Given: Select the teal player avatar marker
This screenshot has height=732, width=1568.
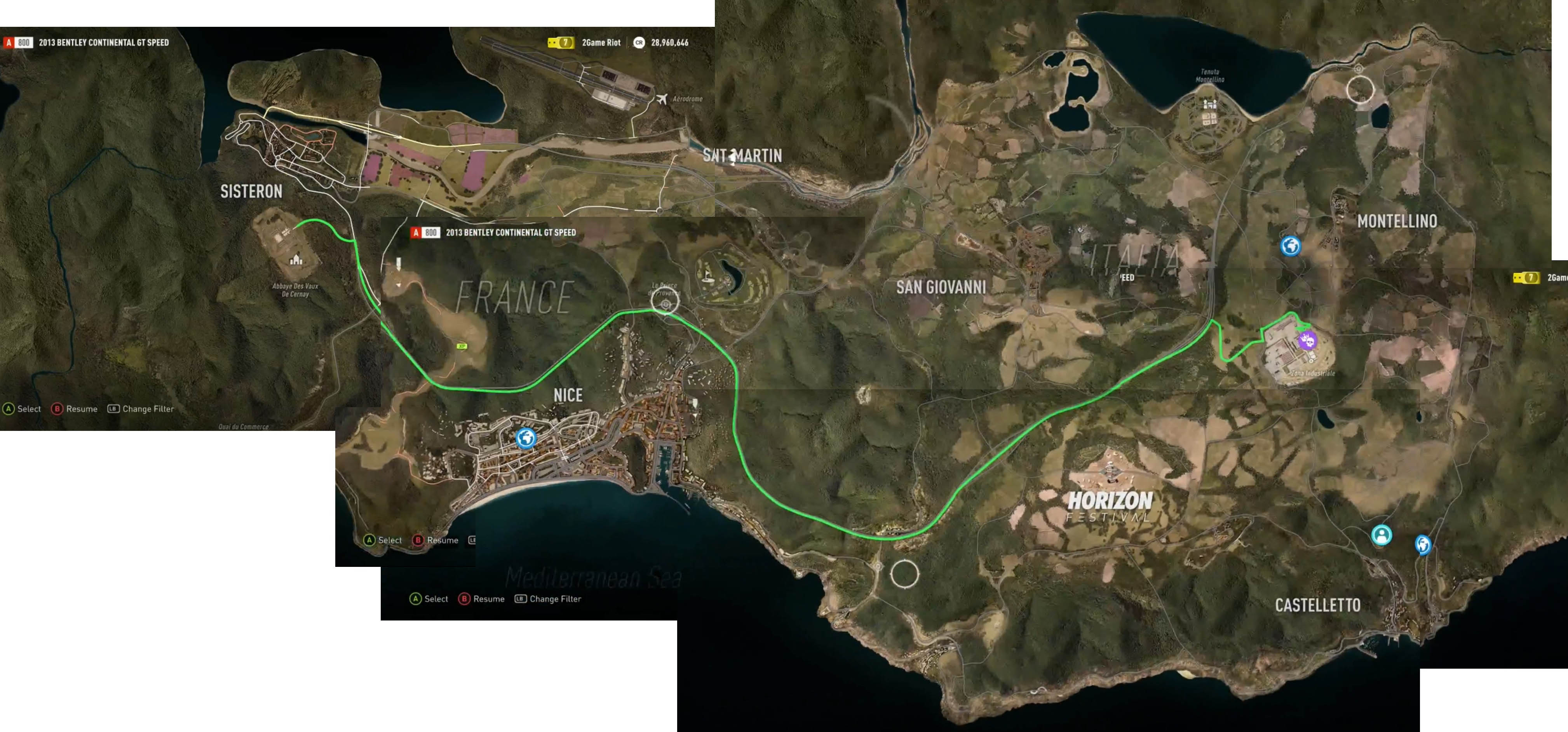Looking at the screenshot, I should click(x=1381, y=535).
